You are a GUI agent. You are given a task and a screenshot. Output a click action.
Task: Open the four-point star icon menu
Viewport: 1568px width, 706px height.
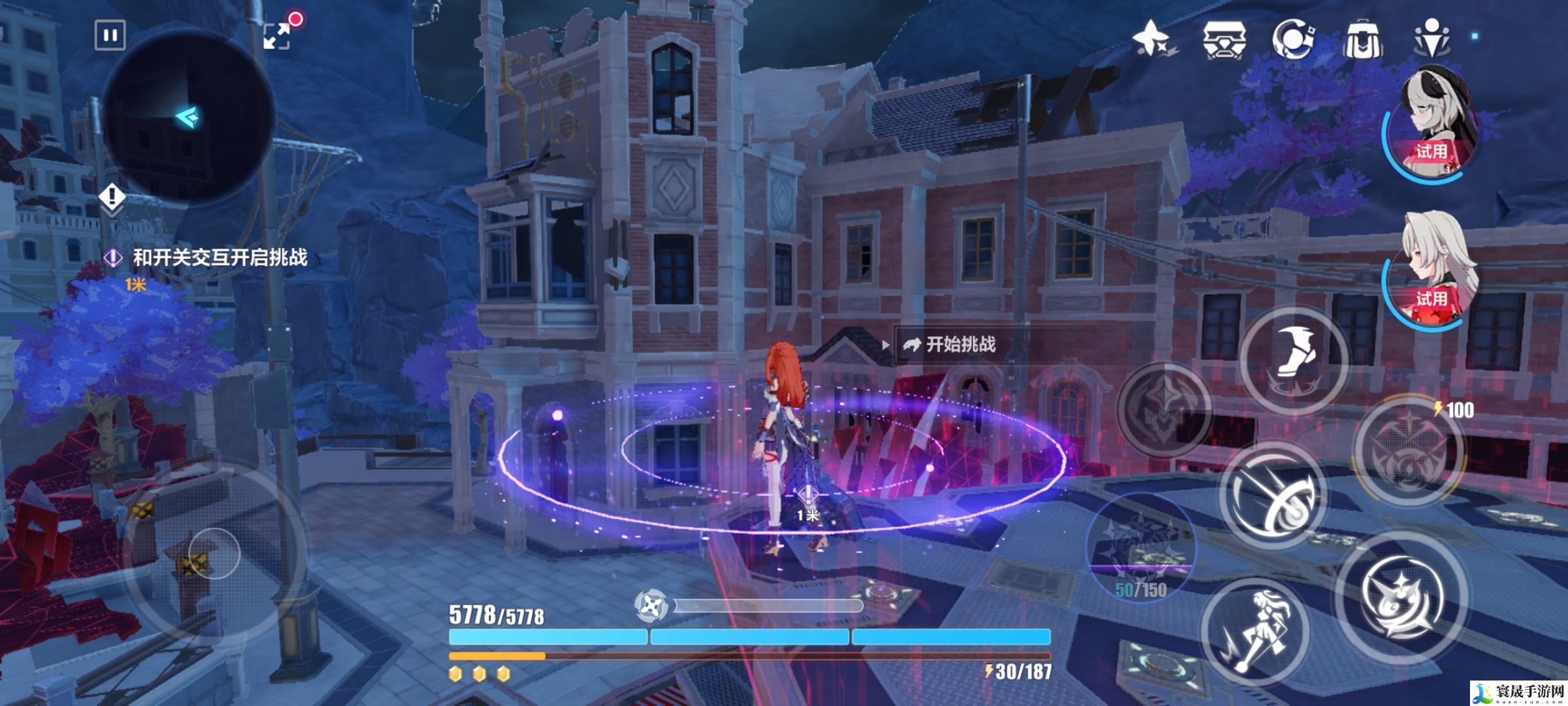click(x=1152, y=38)
